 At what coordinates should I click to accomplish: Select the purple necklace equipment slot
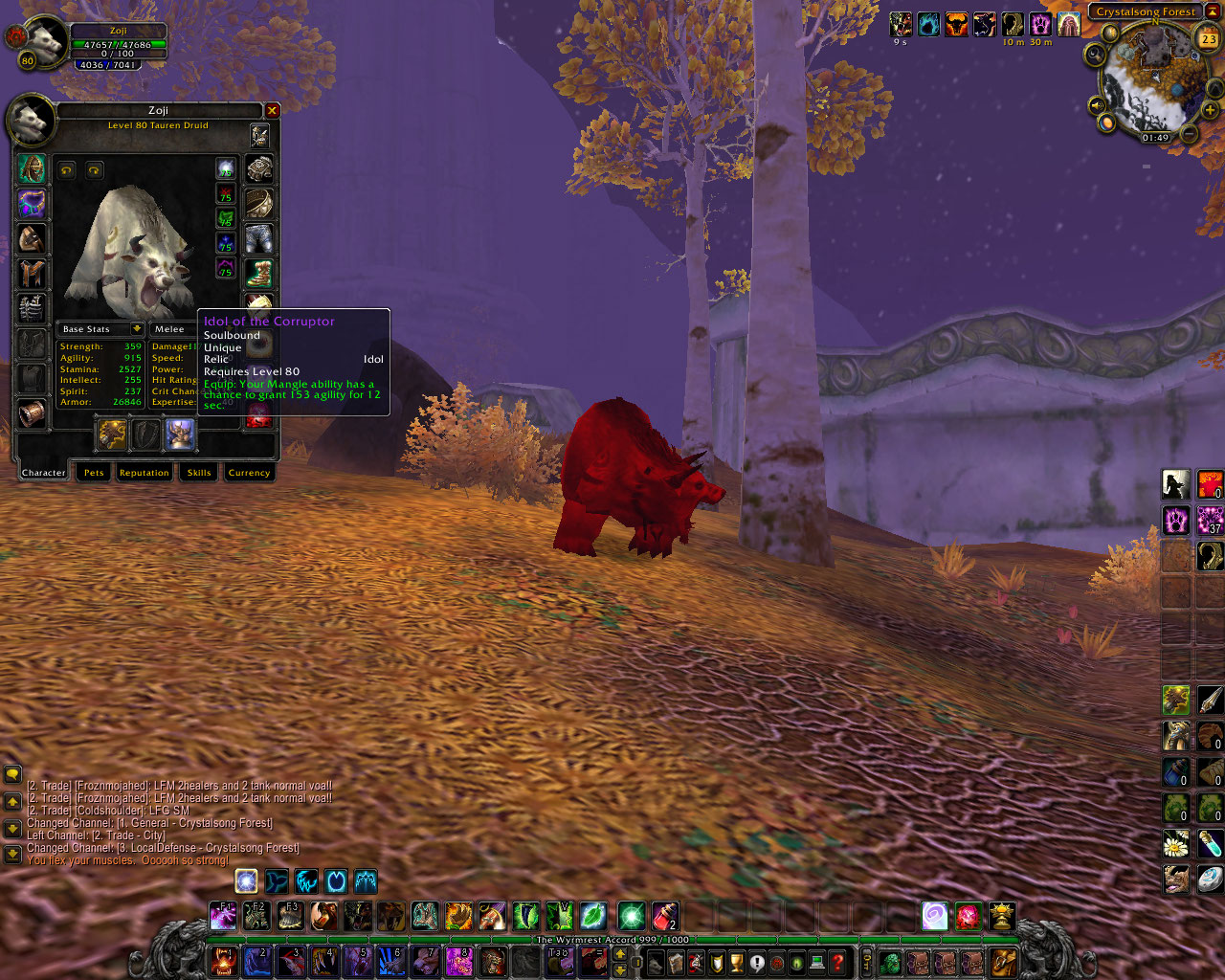[32, 204]
